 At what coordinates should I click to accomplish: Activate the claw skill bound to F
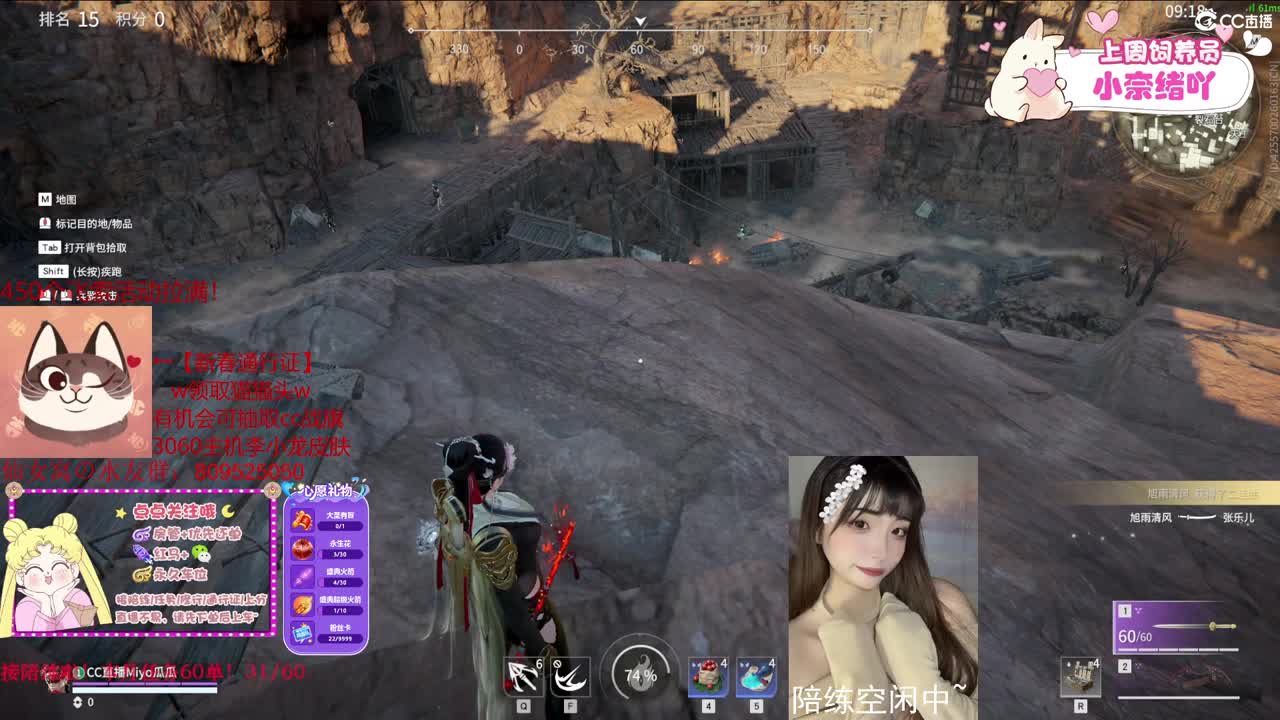click(571, 676)
